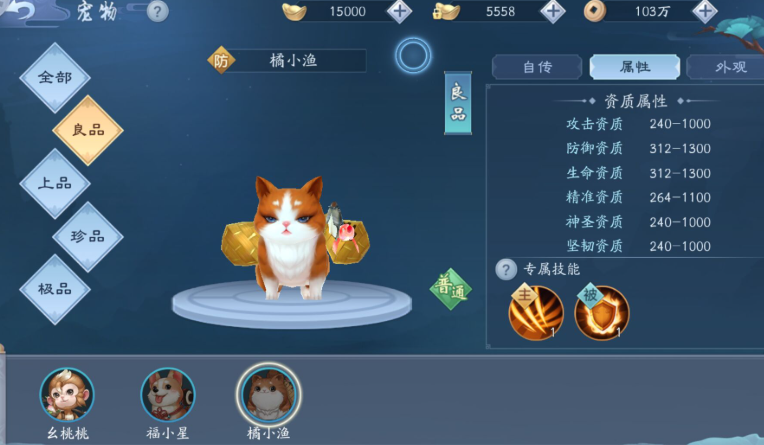Go back using the top-left arrow
The width and height of the screenshot is (764, 445).
pyautogui.click(x=18, y=11)
